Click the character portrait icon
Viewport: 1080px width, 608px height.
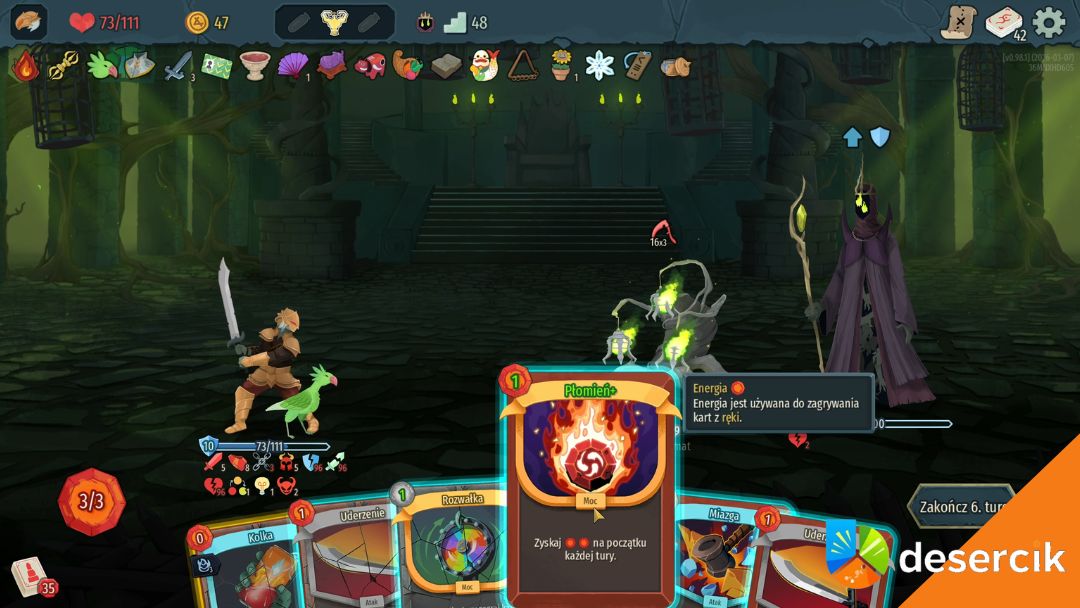[29, 22]
